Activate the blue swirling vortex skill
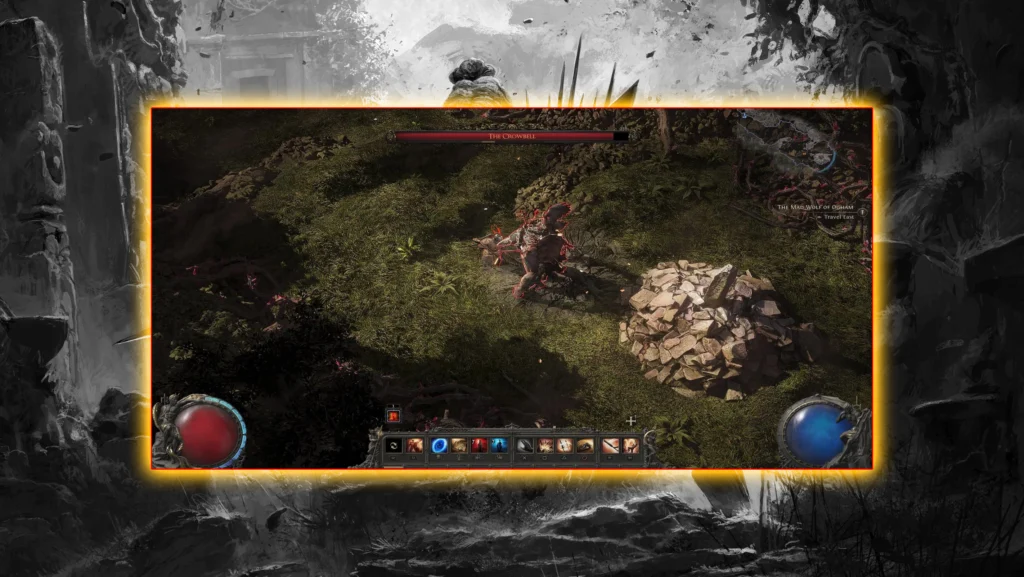1024x577 pixels. 439,446
